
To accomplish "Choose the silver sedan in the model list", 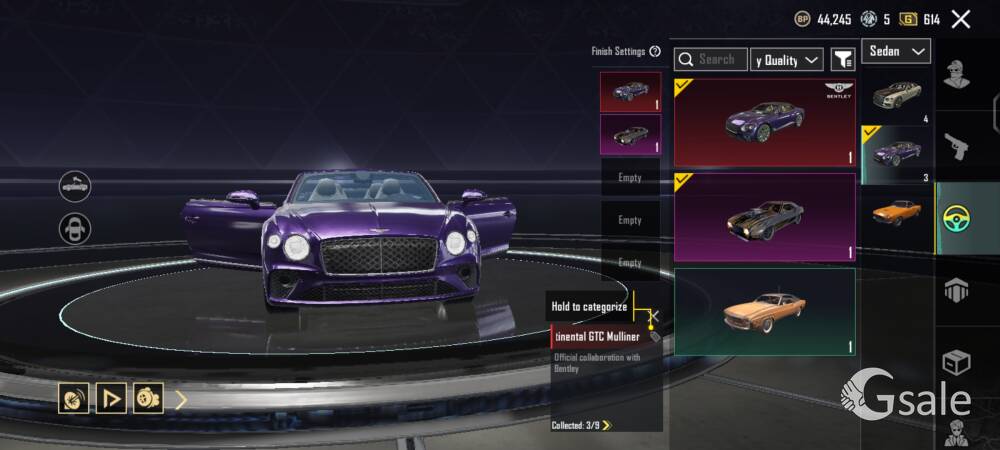I will (x=896, y=96).
